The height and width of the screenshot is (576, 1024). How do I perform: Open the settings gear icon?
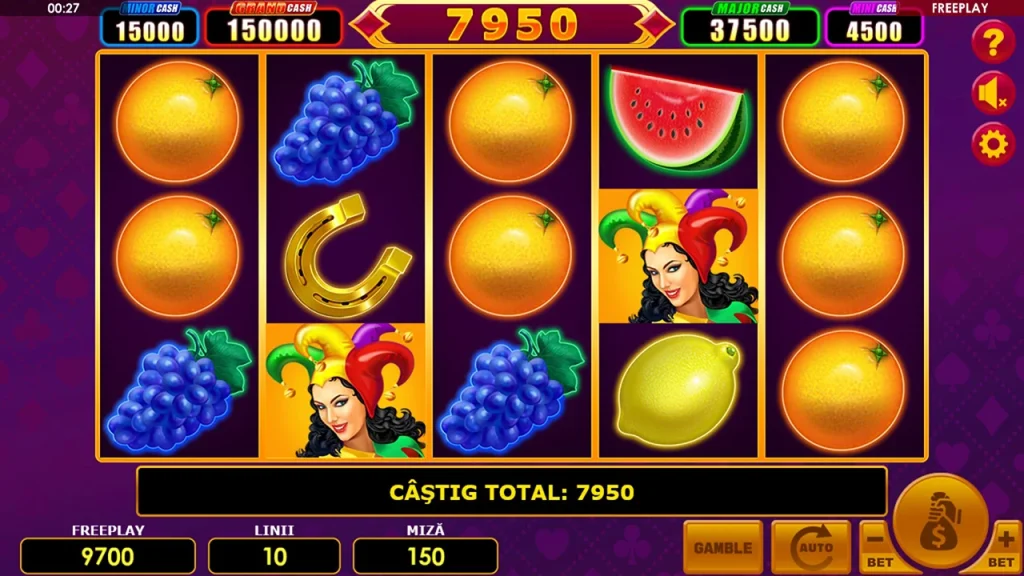[993, 145]
